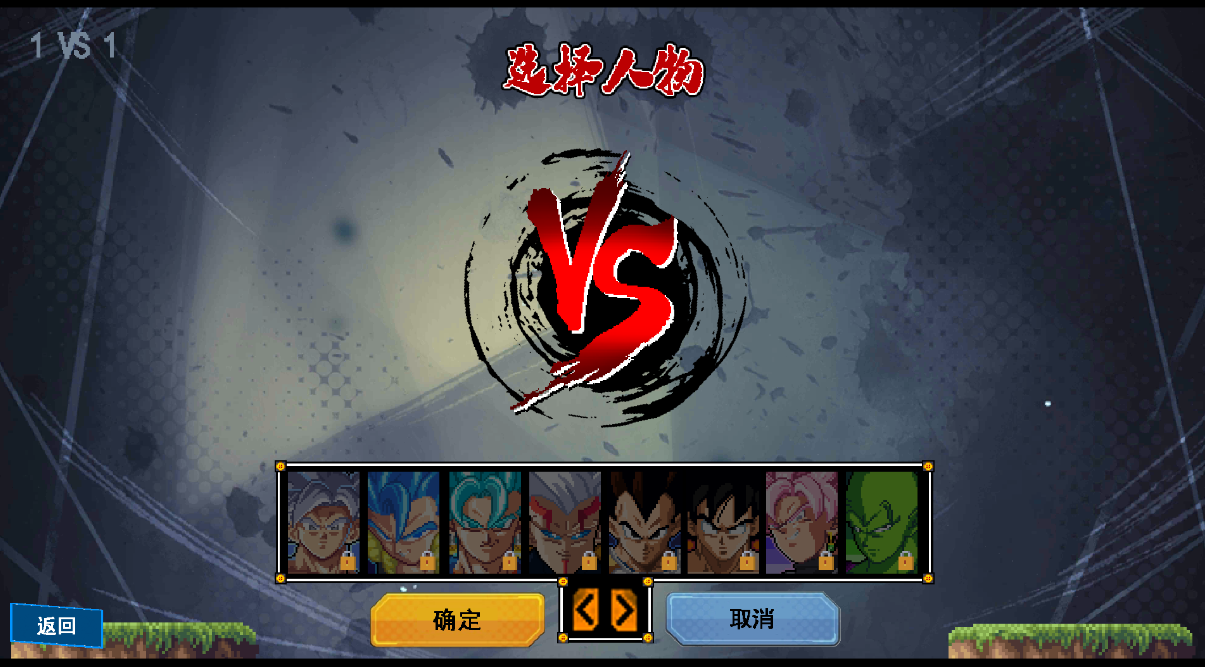The width and height of the screenshot is (1205, 667).
Task: Select the pink-haired Goku Black Rosé portrait
Action: click(x=802, y=522)
